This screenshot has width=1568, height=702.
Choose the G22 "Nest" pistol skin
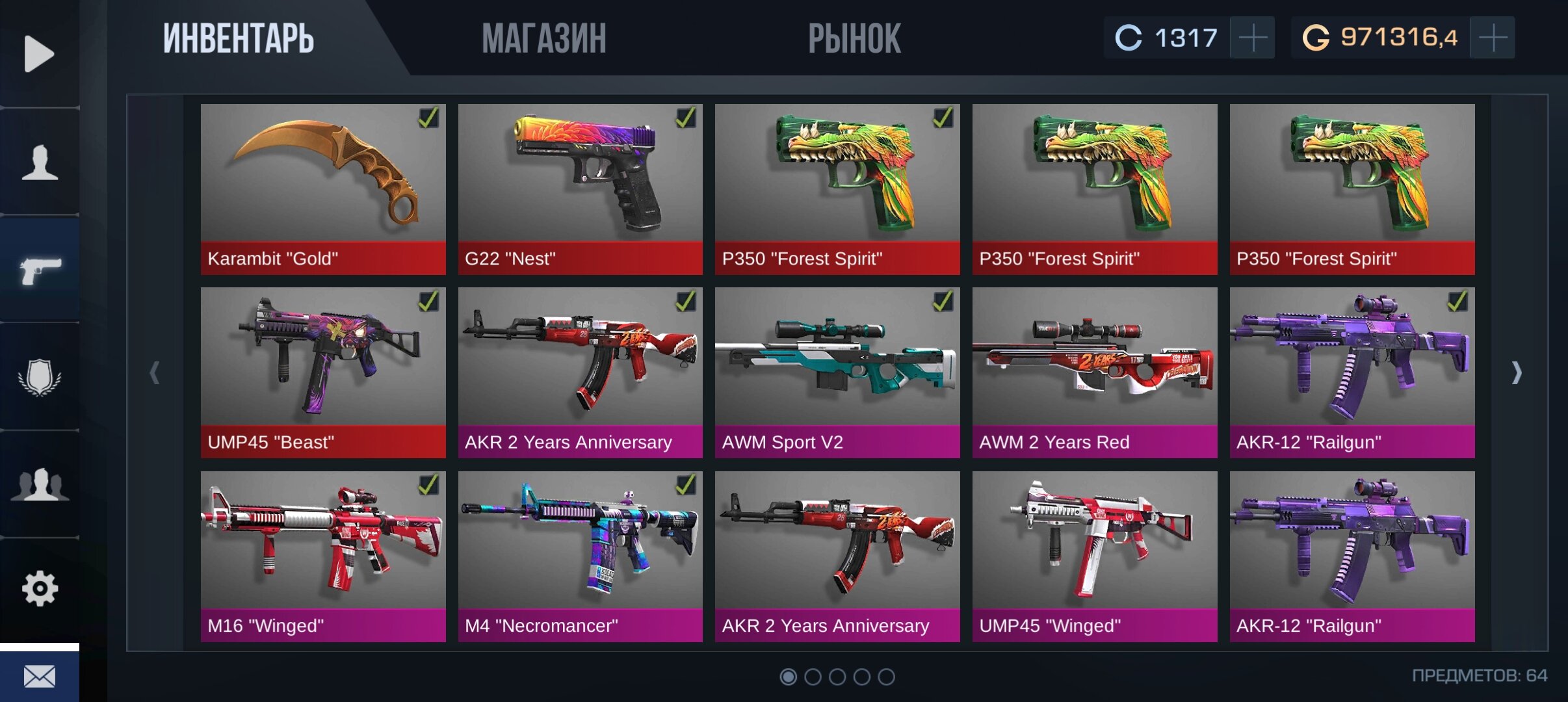click(x=580, y=188)
